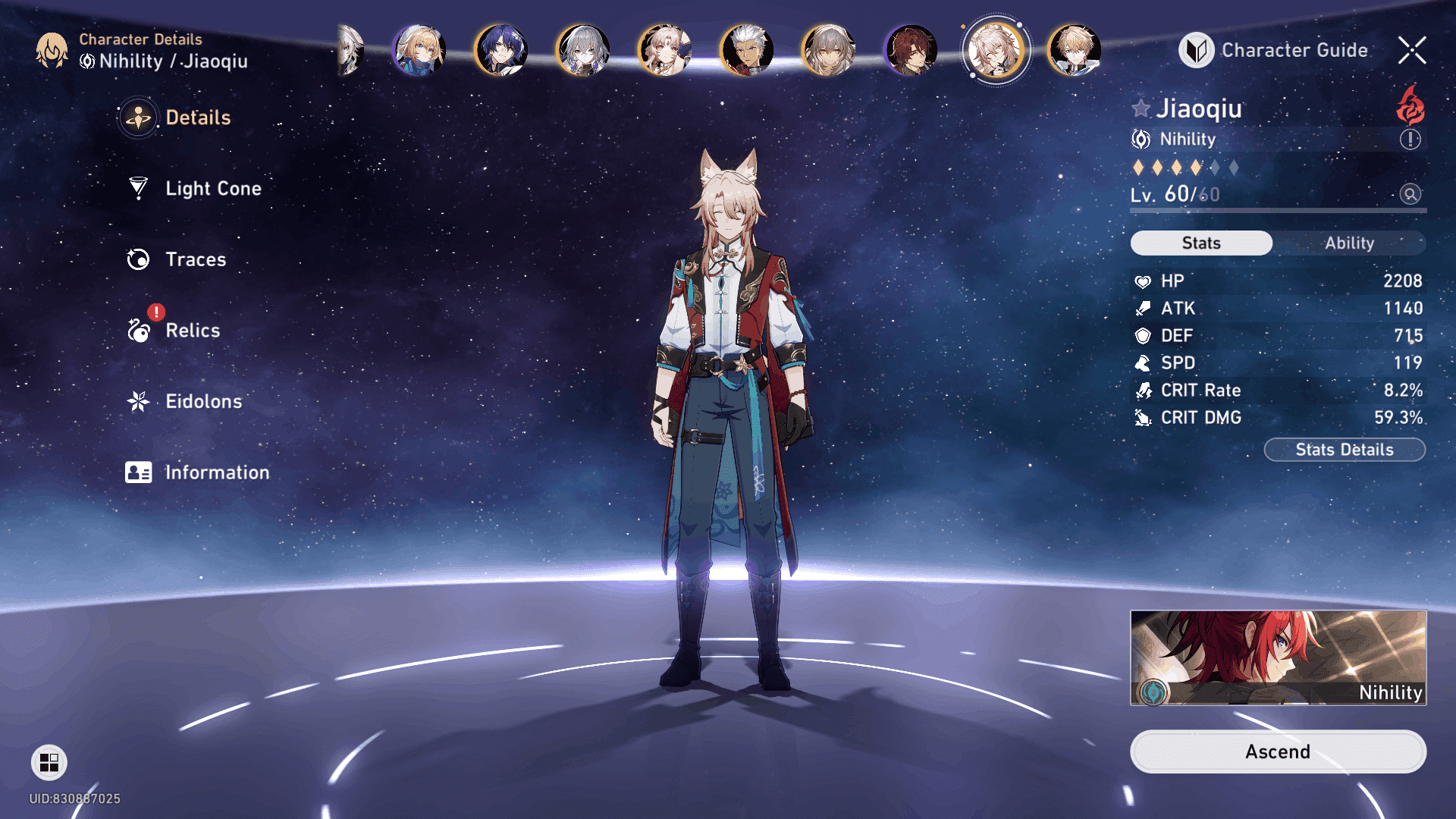Open the Details menu entry

[x=197, y=118]
